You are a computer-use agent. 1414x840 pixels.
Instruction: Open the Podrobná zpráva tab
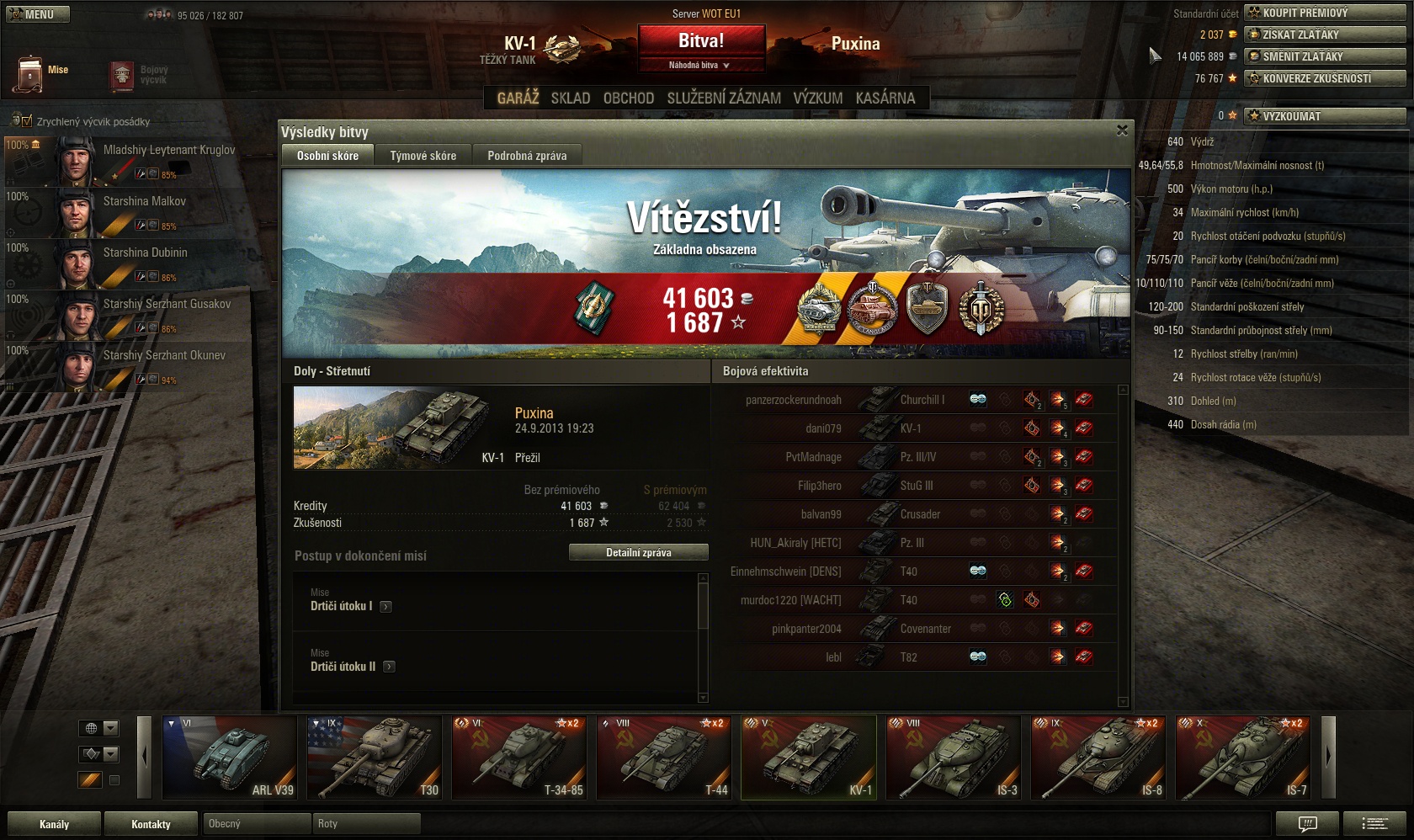point(527,156)
